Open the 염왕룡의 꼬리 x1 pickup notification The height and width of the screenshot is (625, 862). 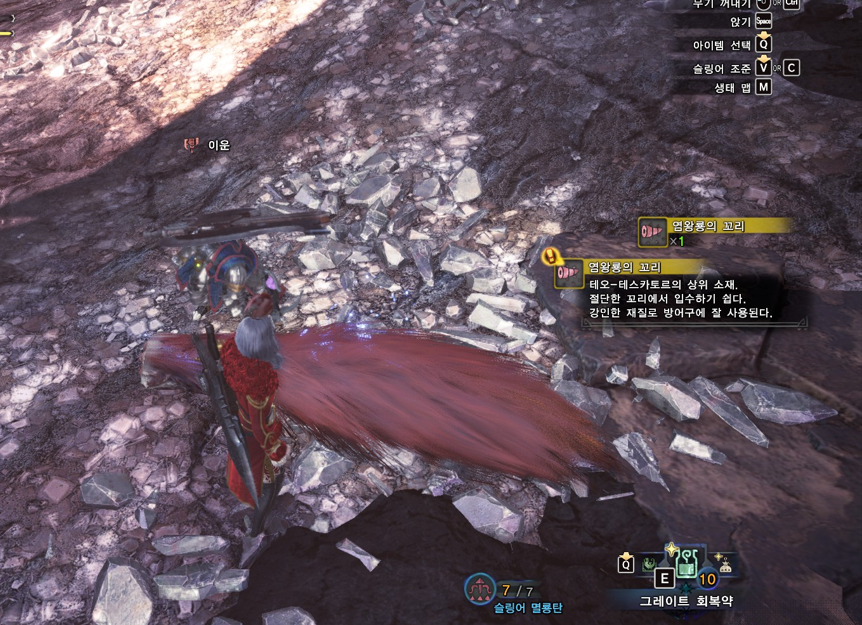(x=714, y=231)
